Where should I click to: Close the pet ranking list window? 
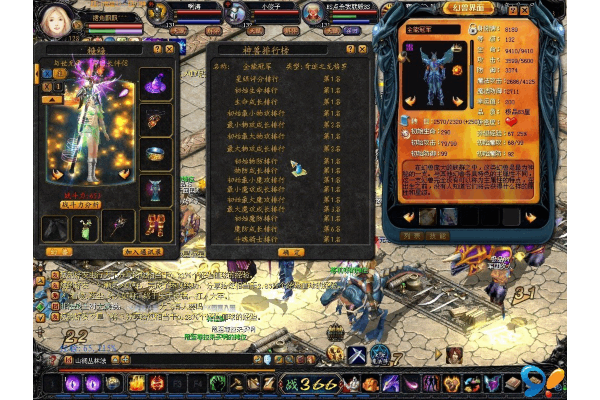click(363, 48)
